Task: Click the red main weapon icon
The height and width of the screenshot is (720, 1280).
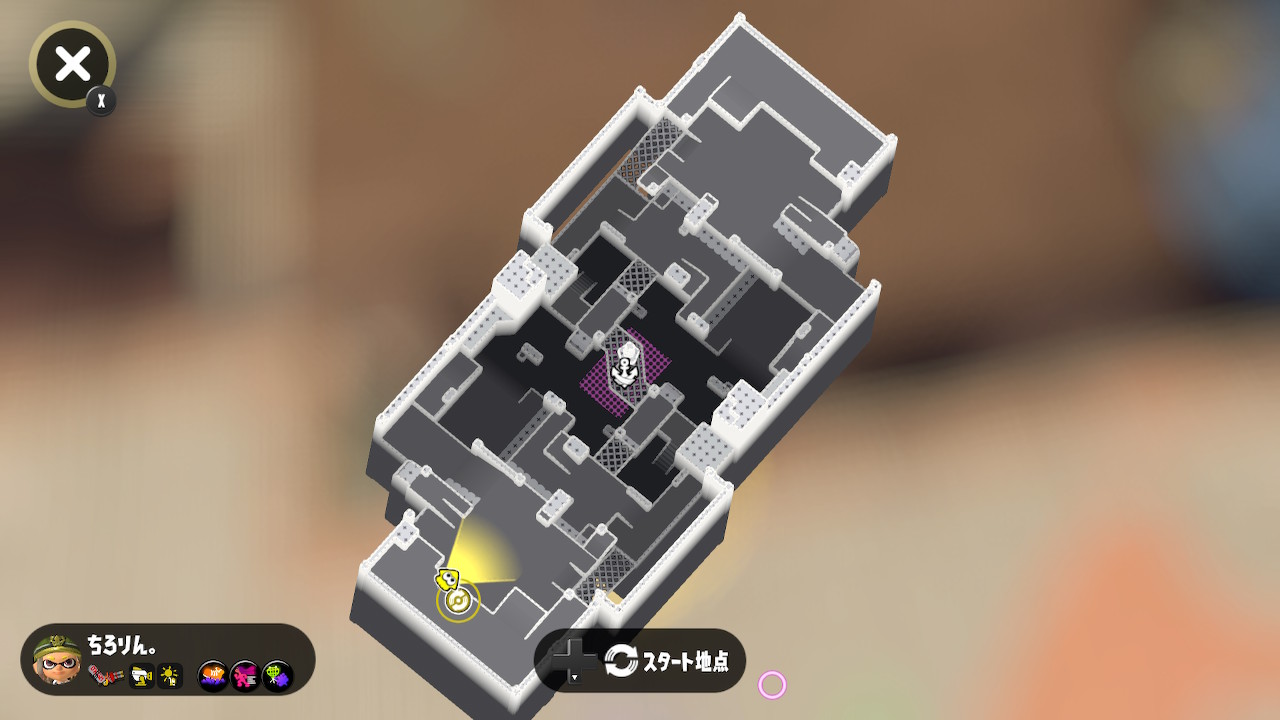Action: [x=104, y=676]
